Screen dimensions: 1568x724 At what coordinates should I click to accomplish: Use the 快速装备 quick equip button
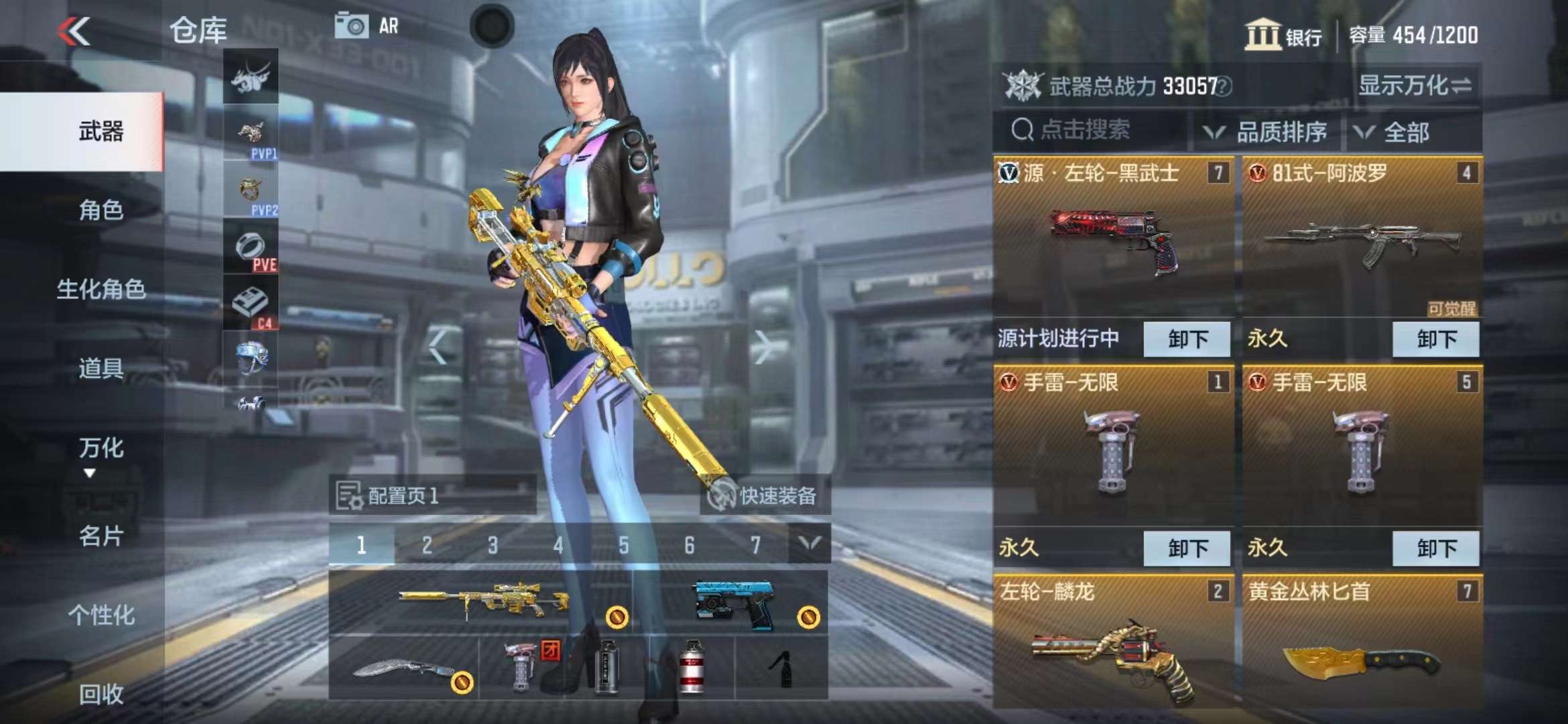coord(765,496)
